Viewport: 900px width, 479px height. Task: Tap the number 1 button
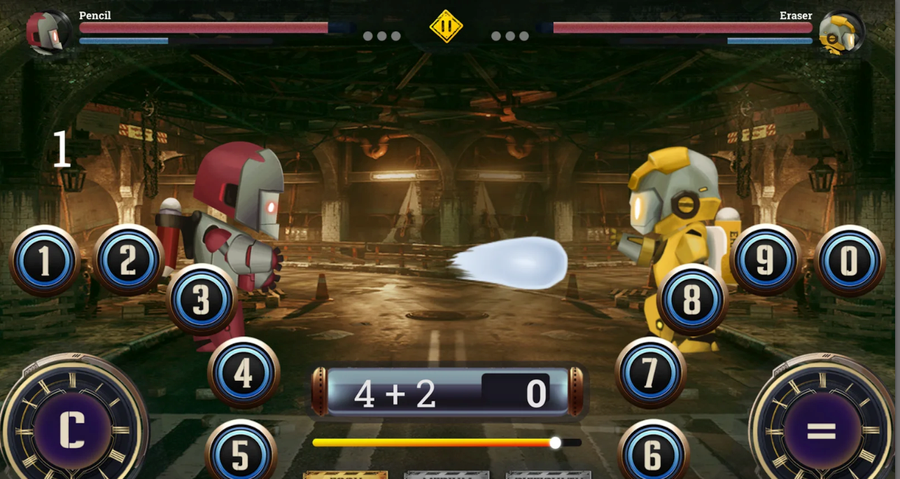[x=45, y=261]
